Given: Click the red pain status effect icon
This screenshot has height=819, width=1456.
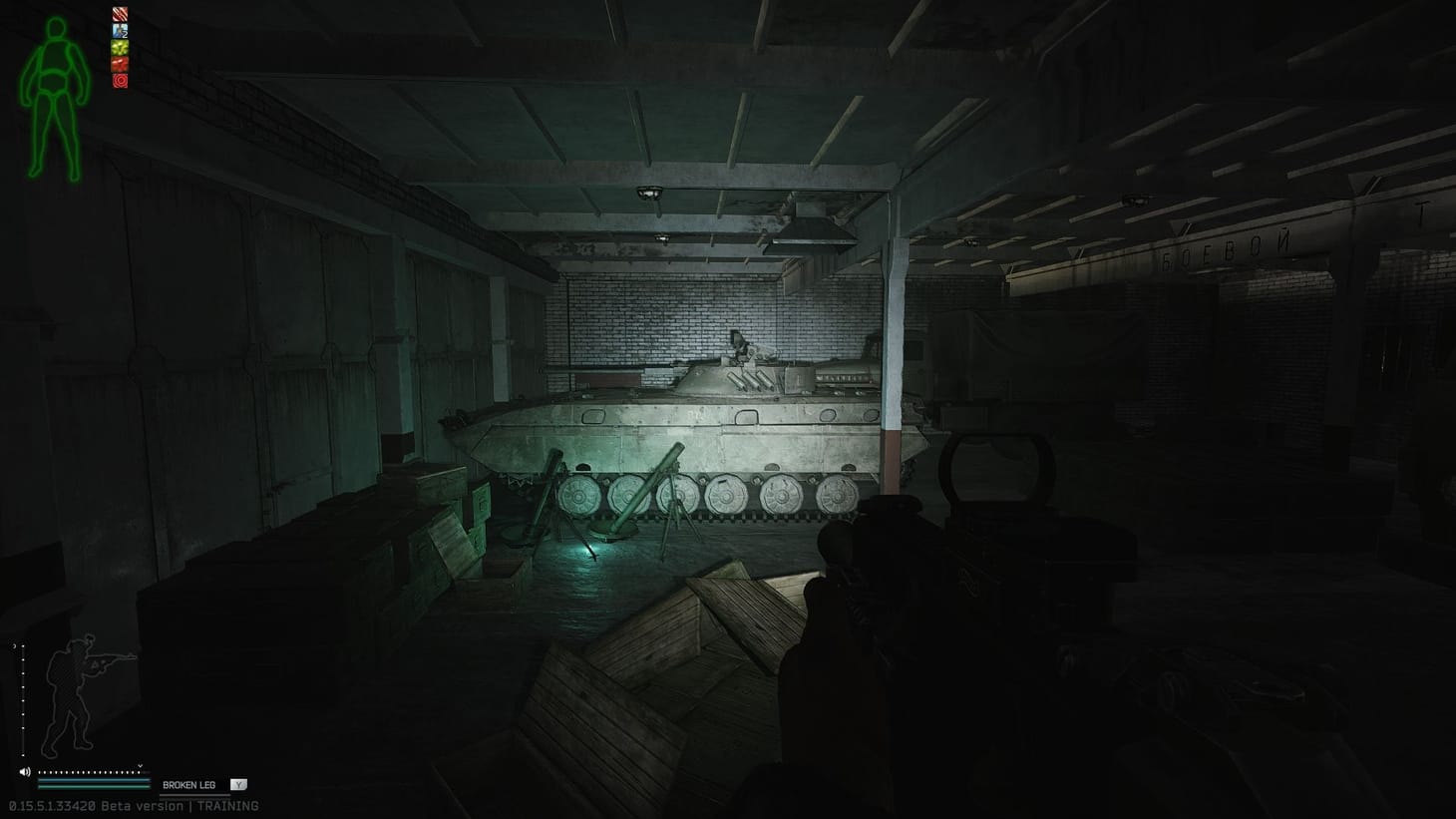Looking at the screenshot, I should pyautogui.click(x=120, y=64).
